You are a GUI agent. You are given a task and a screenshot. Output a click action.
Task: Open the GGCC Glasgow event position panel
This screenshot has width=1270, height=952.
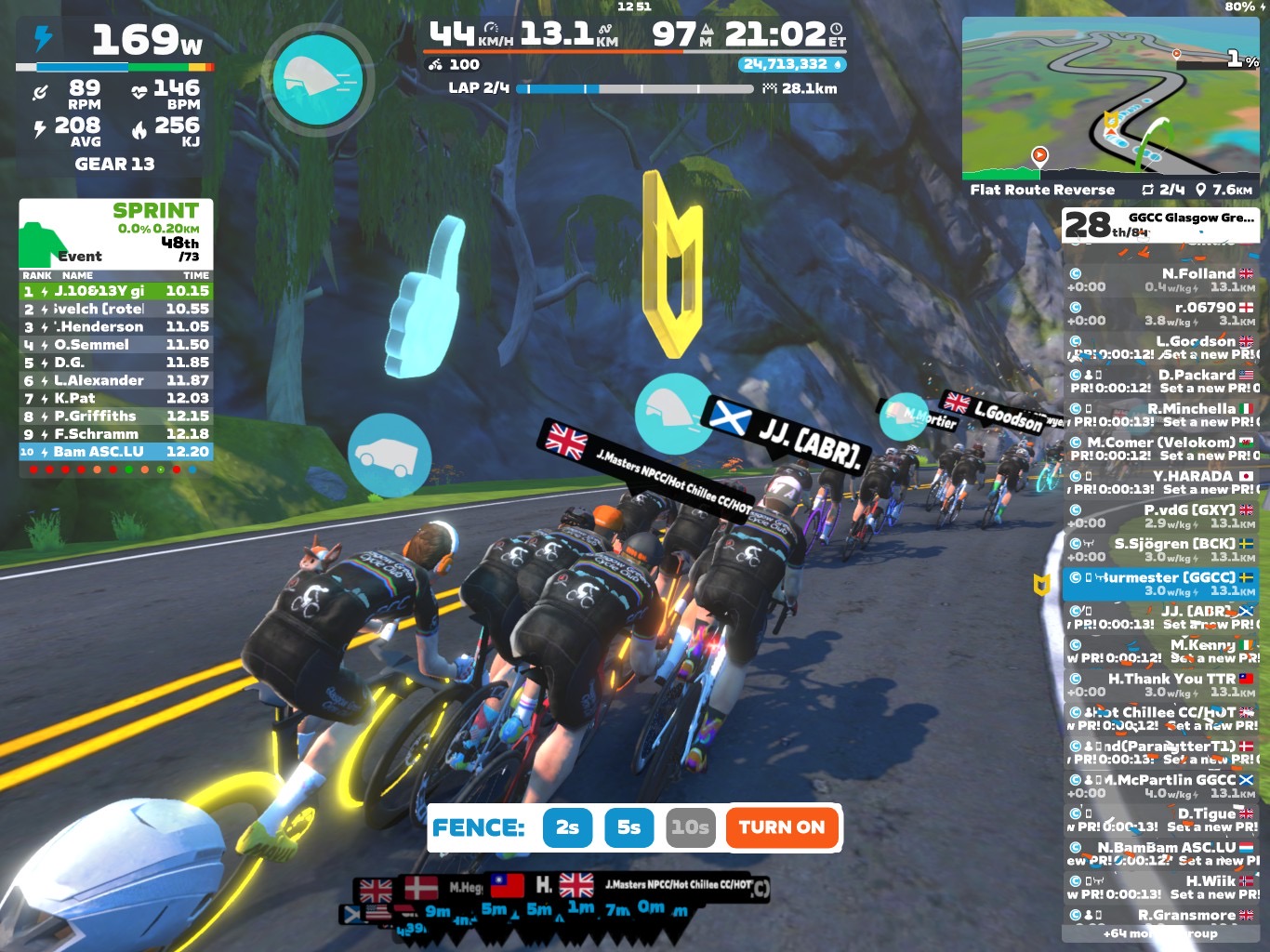coord(1160,224)
